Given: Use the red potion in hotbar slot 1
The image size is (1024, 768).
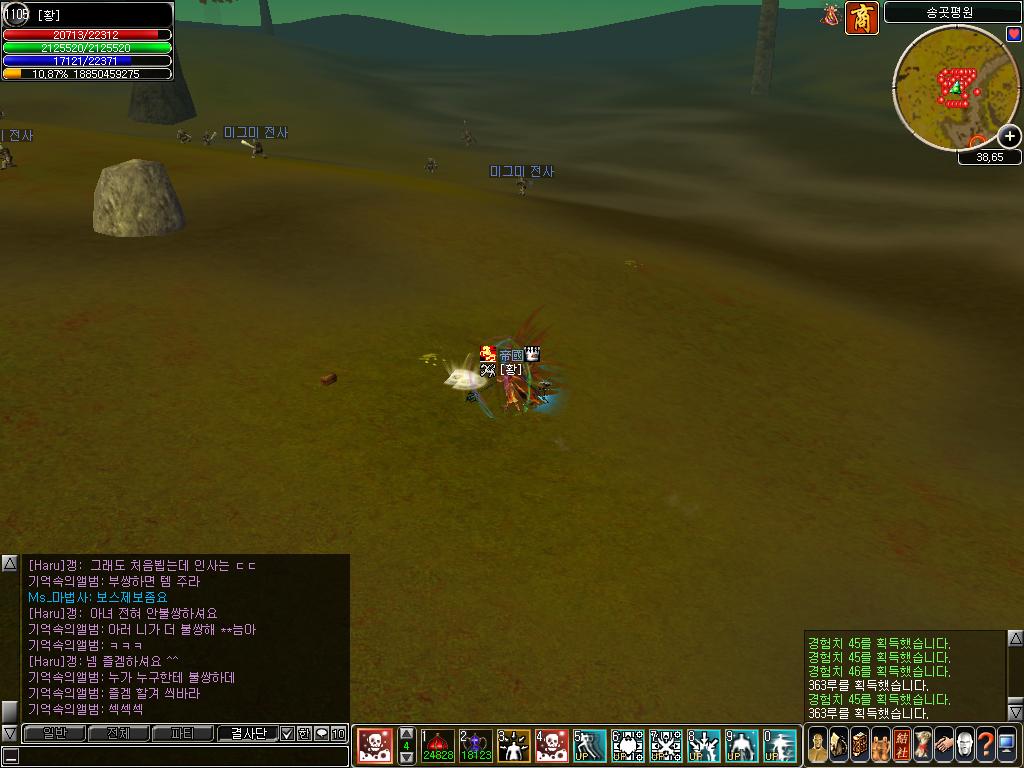Looking at the screenshot, I should pos(437,746).
